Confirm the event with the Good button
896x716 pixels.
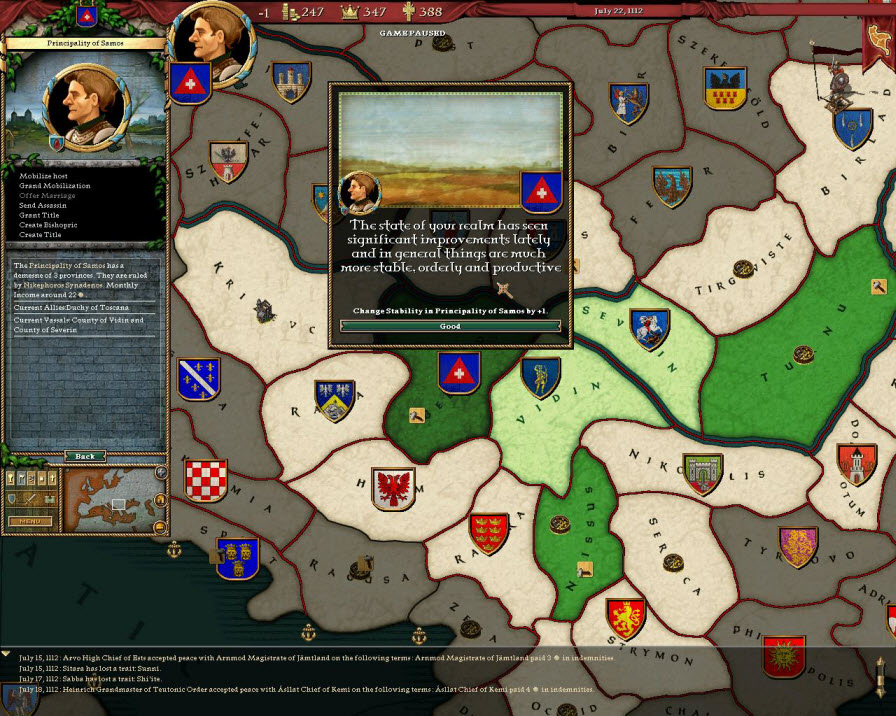coord(450,326)
